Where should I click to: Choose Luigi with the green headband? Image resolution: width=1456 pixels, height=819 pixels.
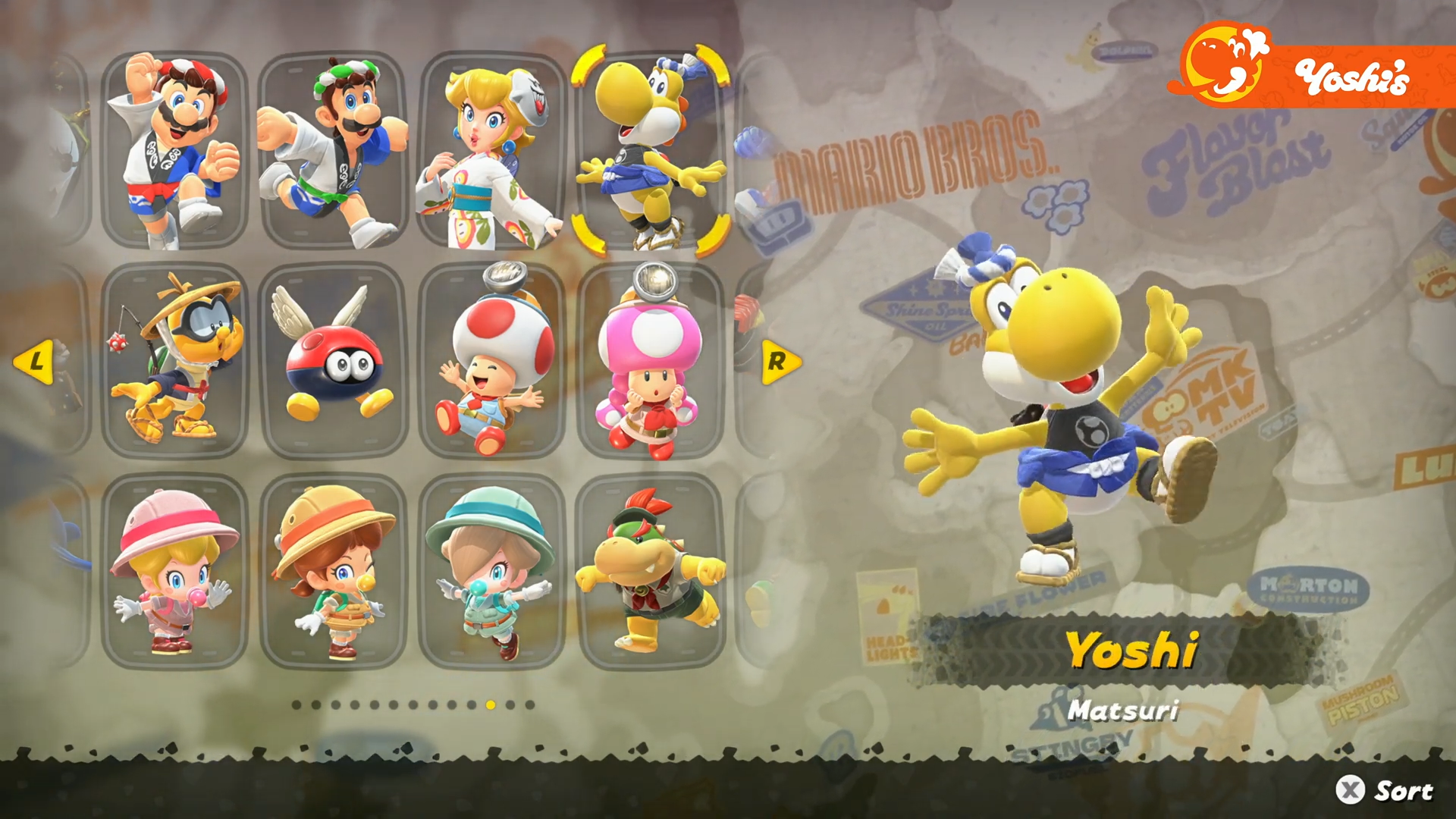click(x=334, y=150)
